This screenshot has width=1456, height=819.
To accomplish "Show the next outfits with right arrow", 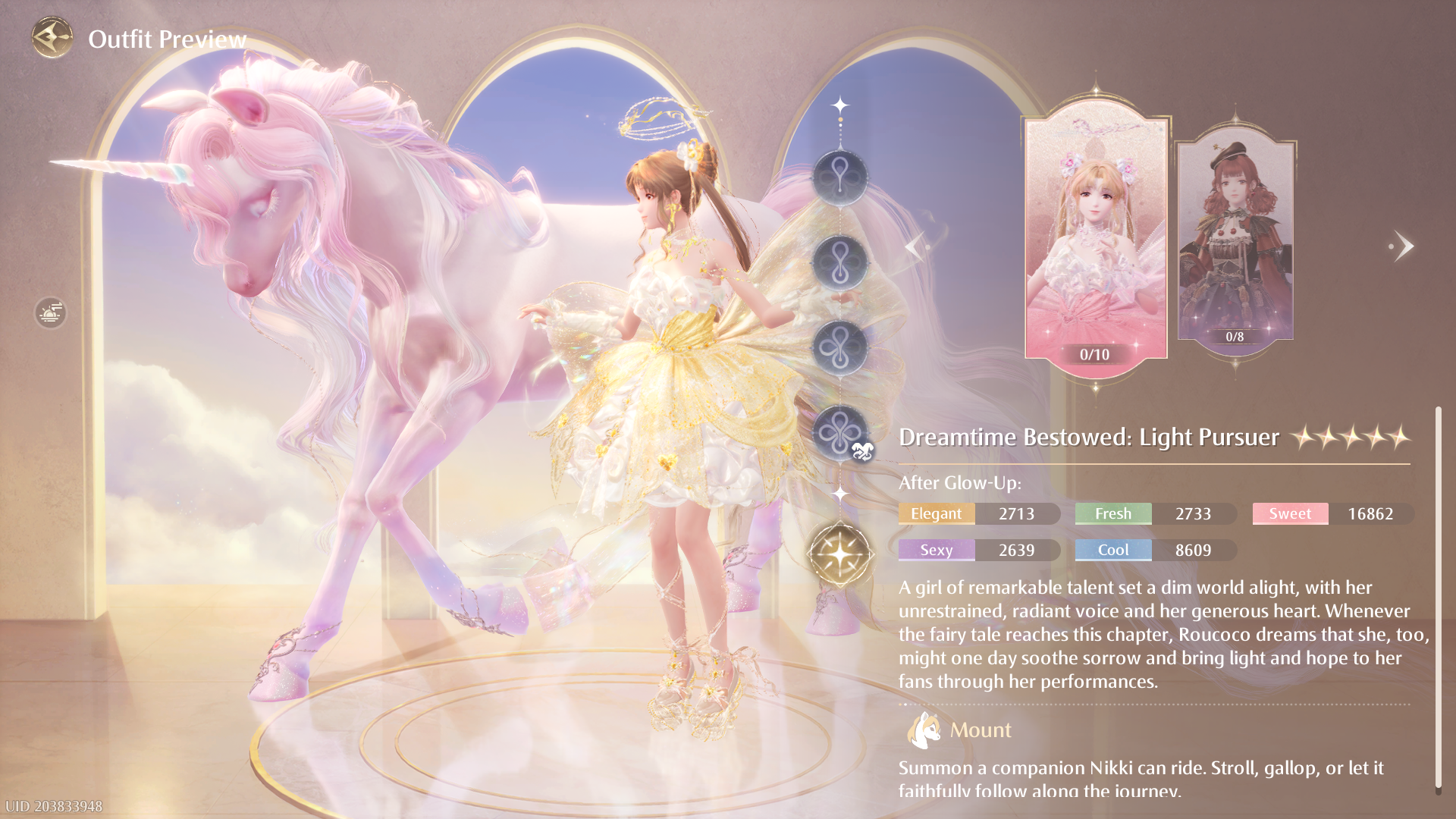I will [x=1403, y=246].
